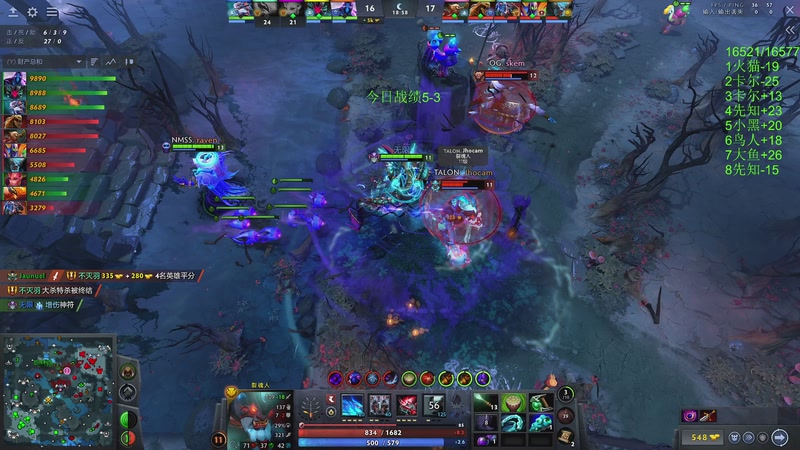The image size is (800, 450).
Task: Select the first Radiant hero portrait in top bar
Action: (x=238, y=9)
